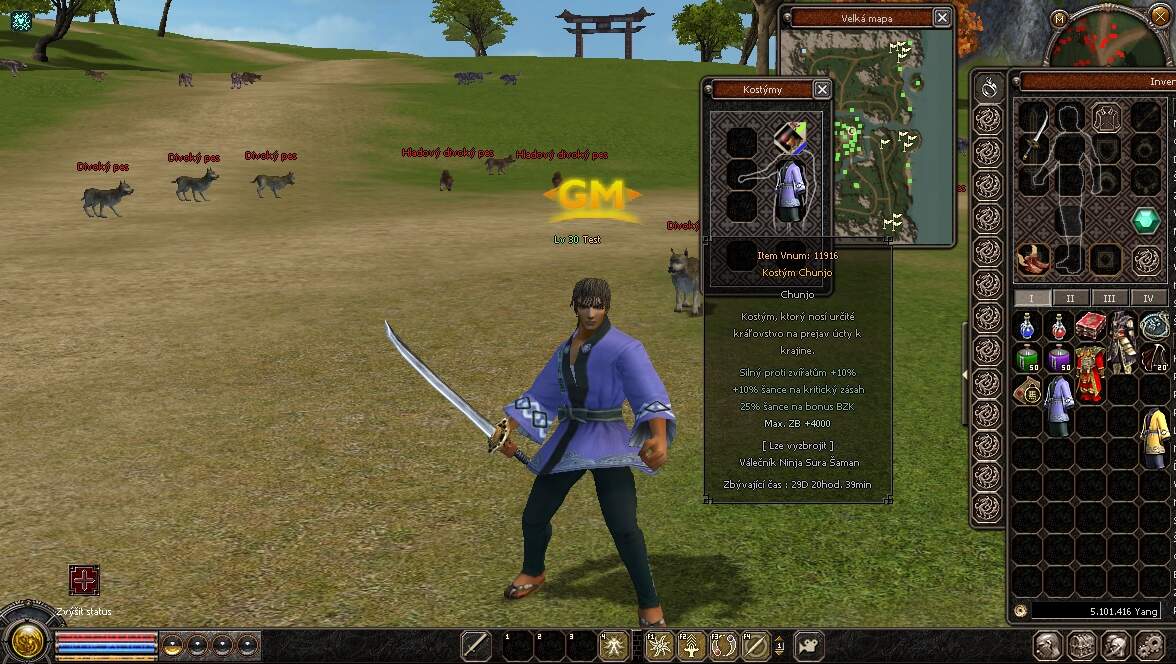
Task: Switch to inventory page III
Action: [x=1109, y=298]
